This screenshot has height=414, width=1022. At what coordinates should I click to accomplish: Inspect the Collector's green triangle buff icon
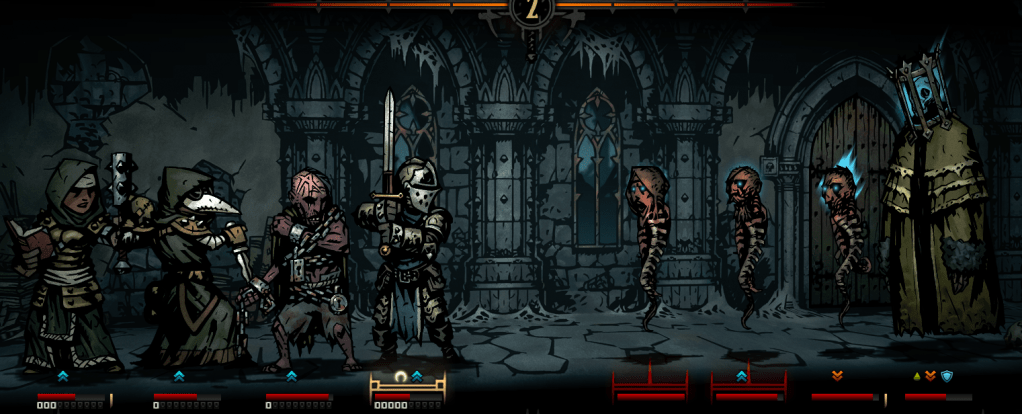pos(916,376)
